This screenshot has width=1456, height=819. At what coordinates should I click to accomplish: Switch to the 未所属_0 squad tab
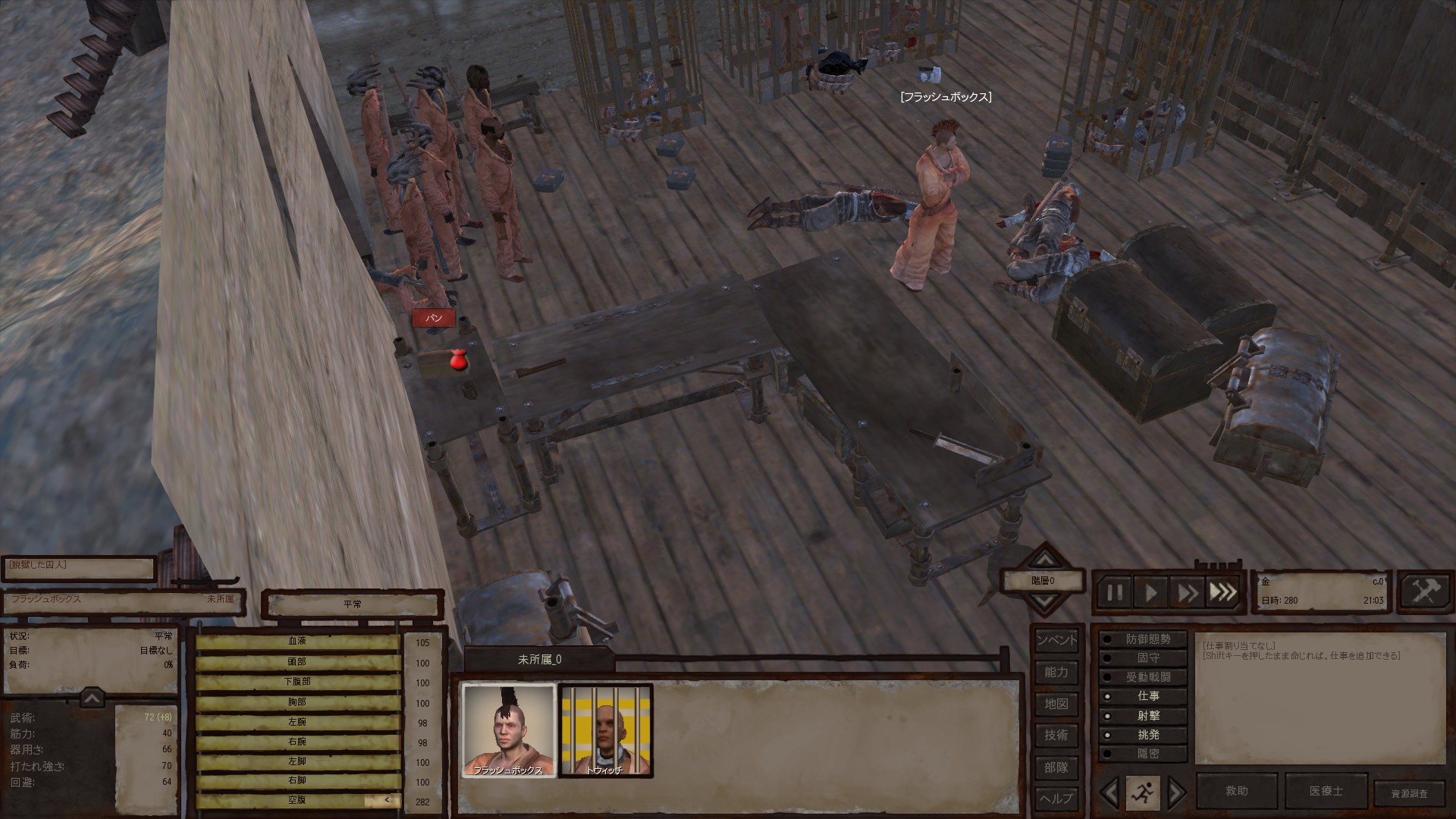539,660
